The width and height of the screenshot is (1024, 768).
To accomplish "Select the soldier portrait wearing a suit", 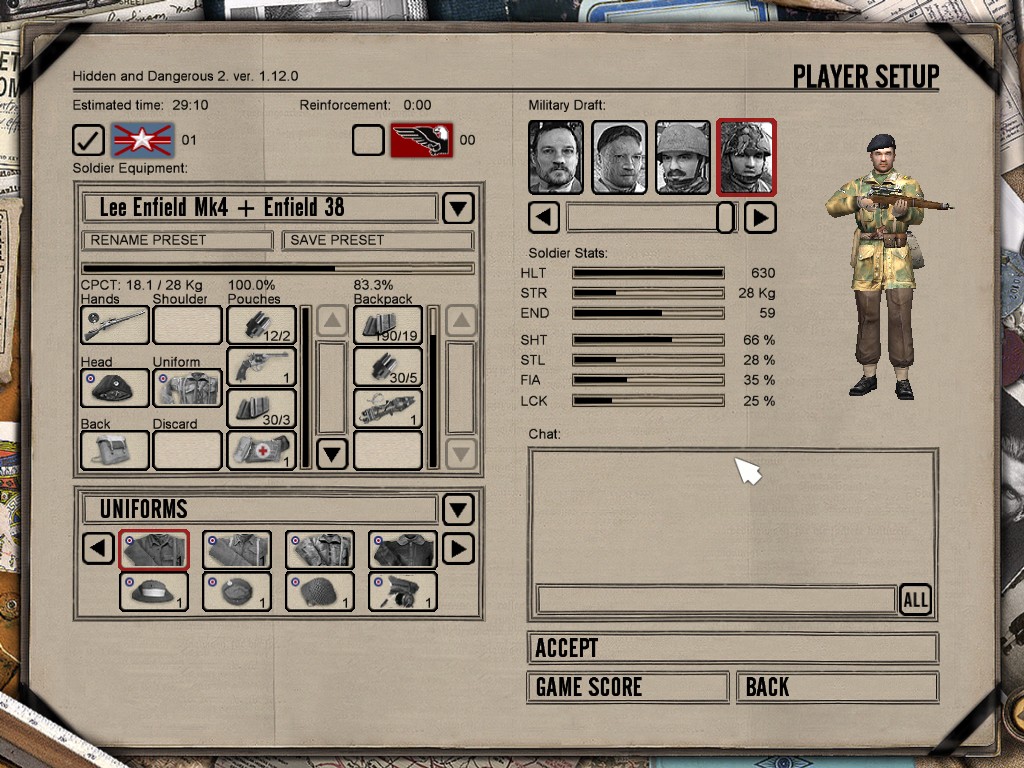I will (x=556, y=157).
